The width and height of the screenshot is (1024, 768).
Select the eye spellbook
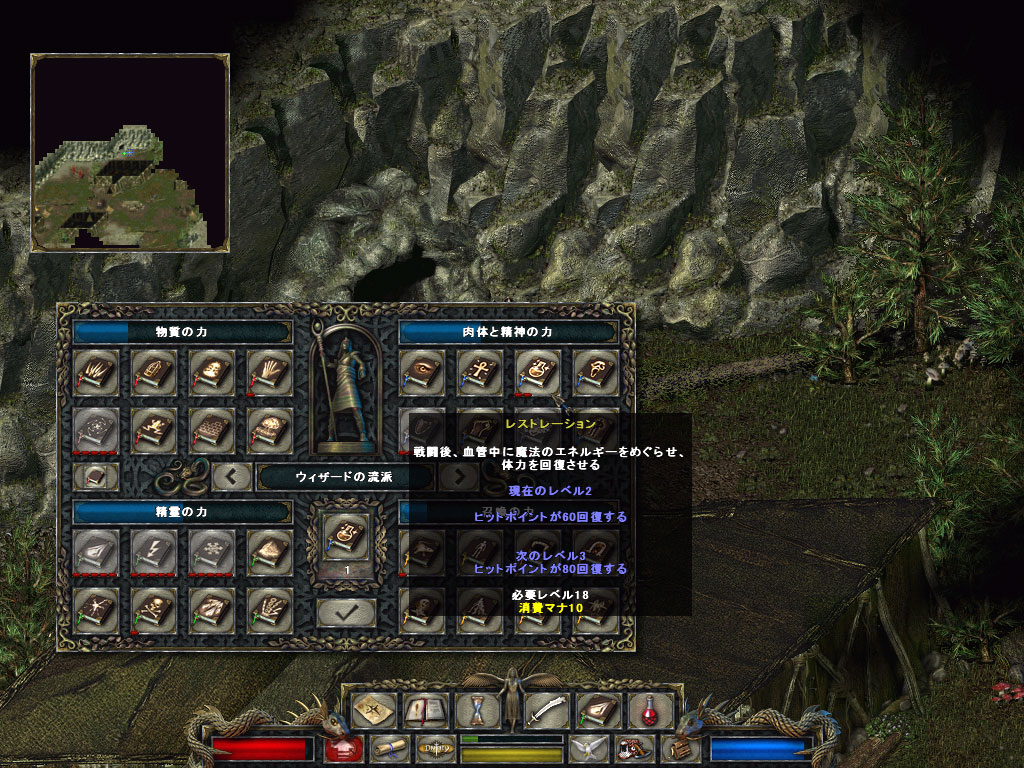[421, 372]
